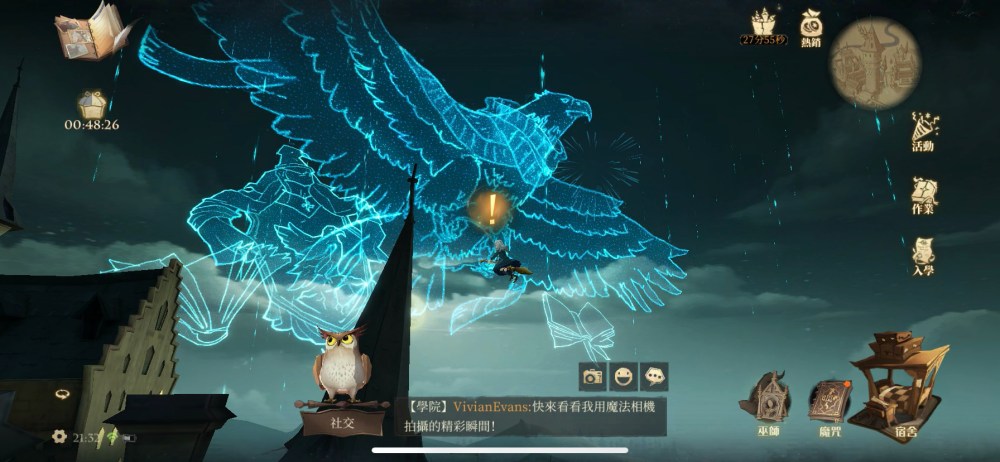
Task: Open the 社交 social owl menu
Action: pyautogui.click(x=342, y=385)
